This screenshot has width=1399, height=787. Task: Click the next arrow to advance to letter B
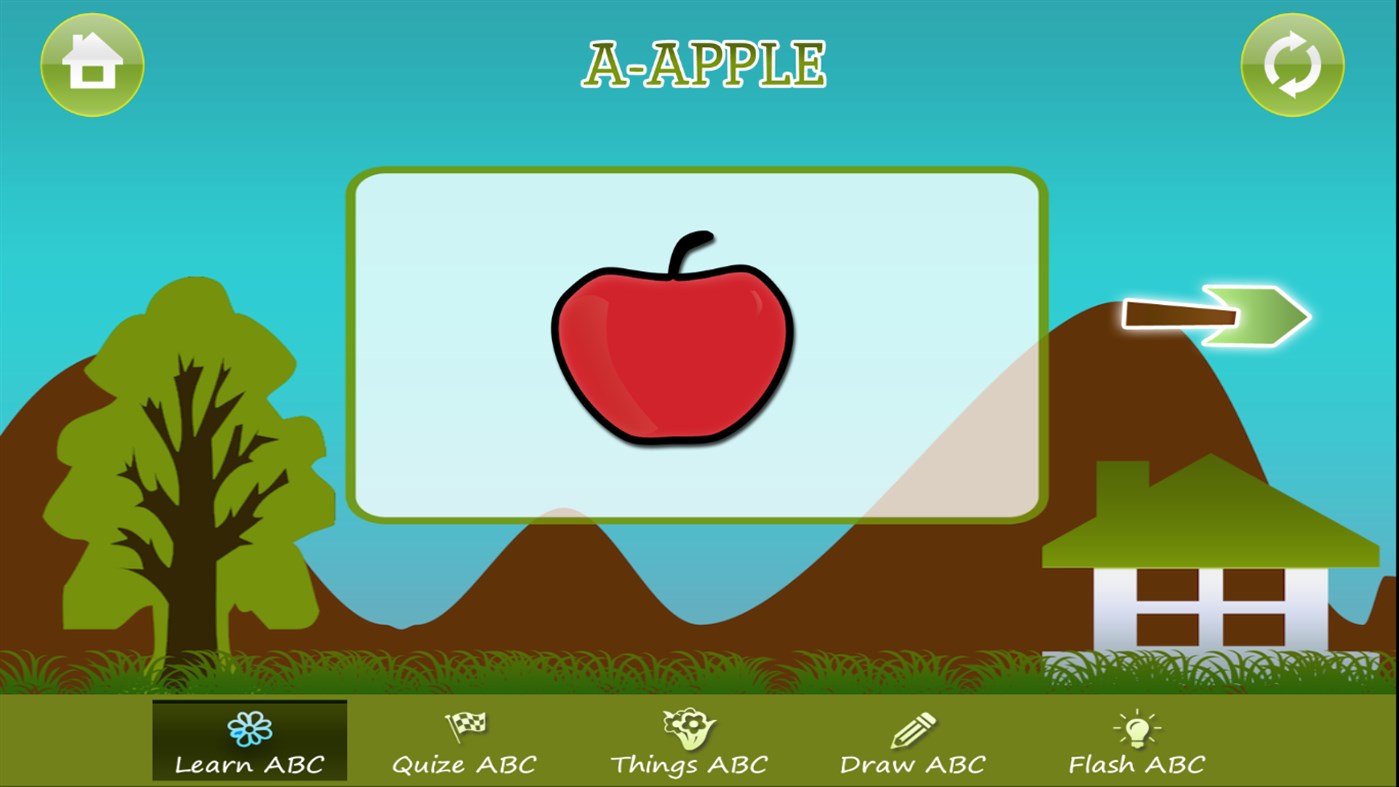tap(1218, 316)
